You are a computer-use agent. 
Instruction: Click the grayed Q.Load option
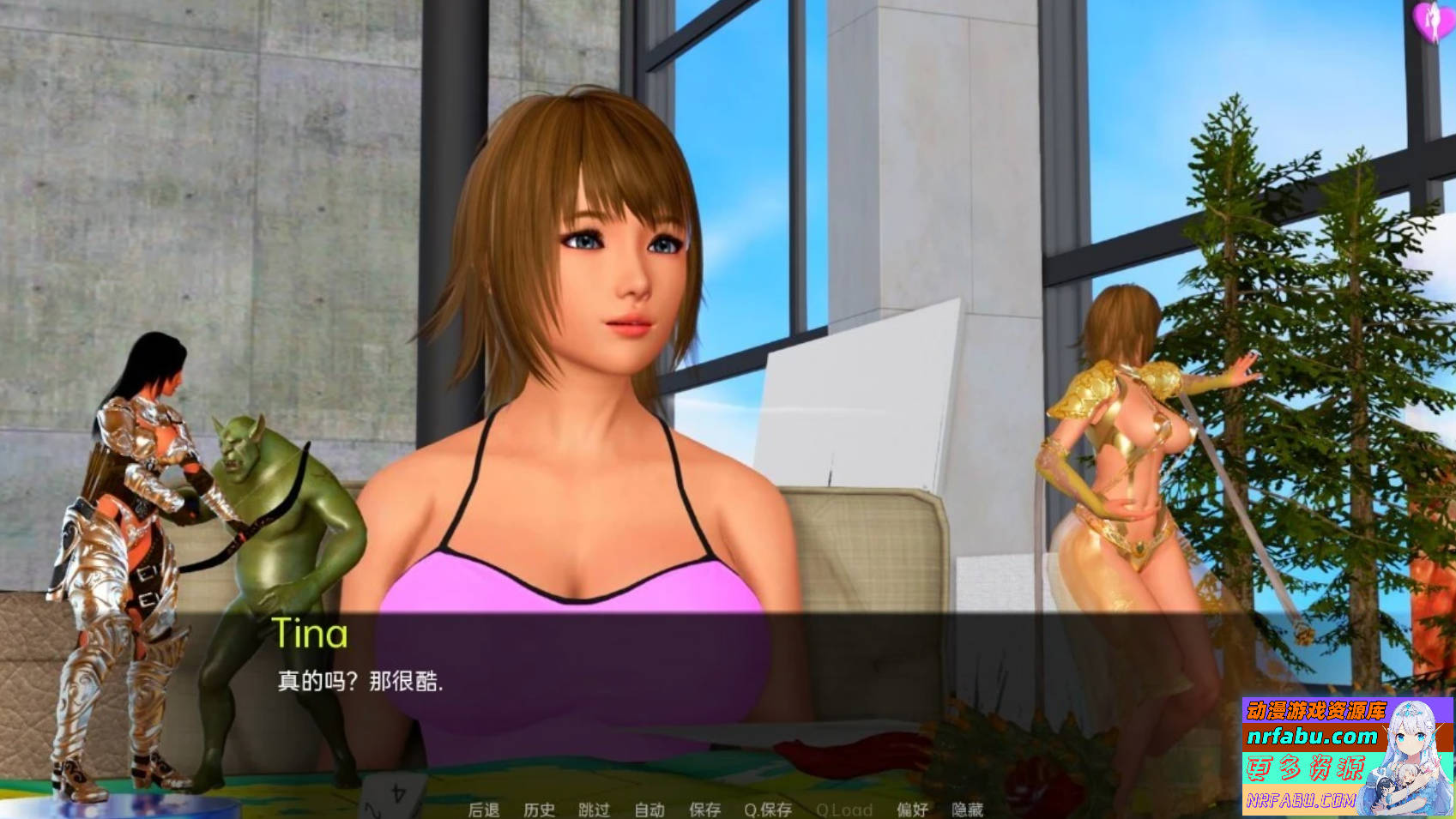(845, 809)
